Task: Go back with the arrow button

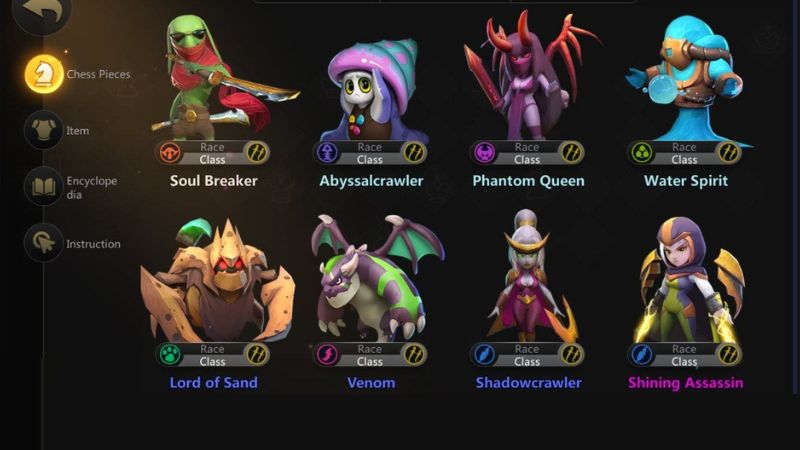Action: (x=42, y=12)
